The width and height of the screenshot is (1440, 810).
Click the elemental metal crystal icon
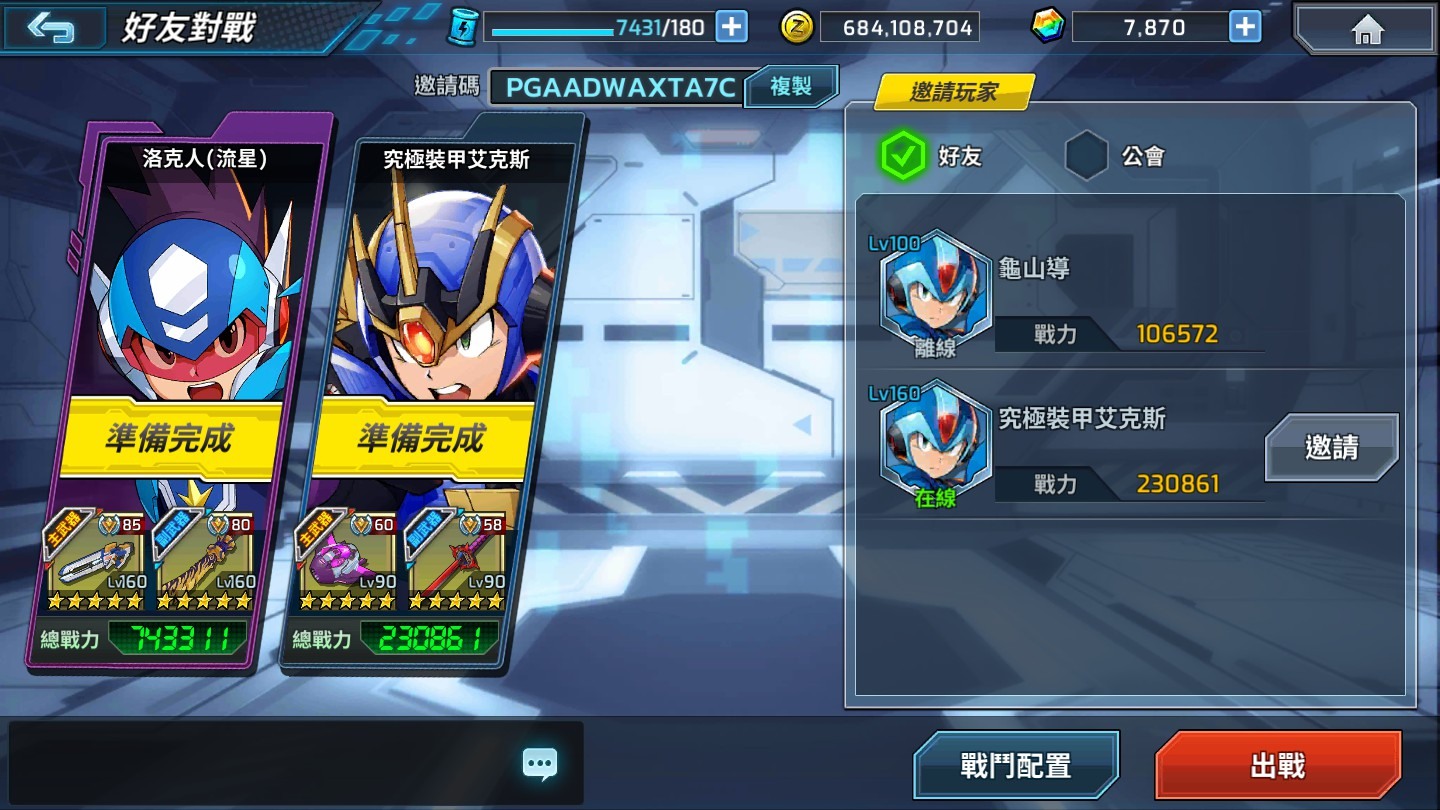click(1048, 26)
